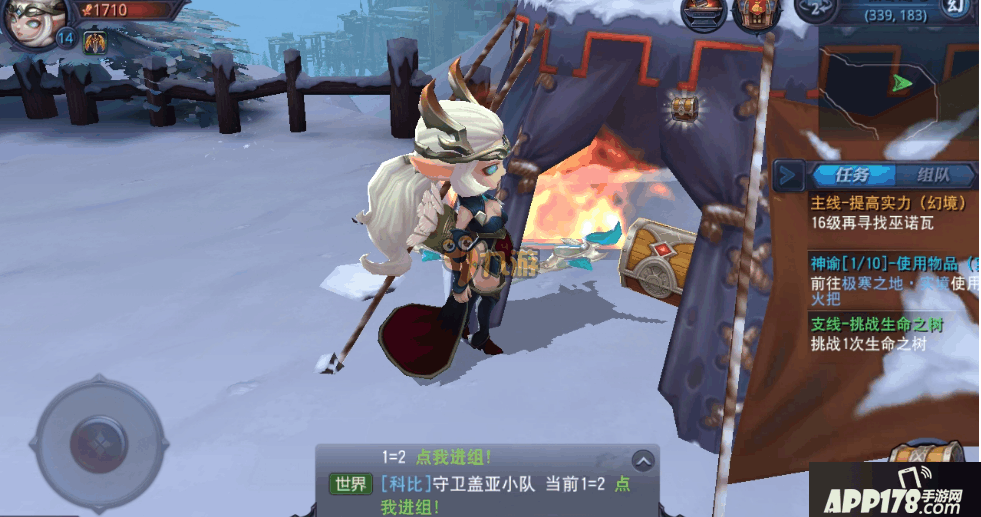The height and width of the screenshot is (517, 981).
Task: Click the winged sword buff icon
Action: (x=96, y=42)
